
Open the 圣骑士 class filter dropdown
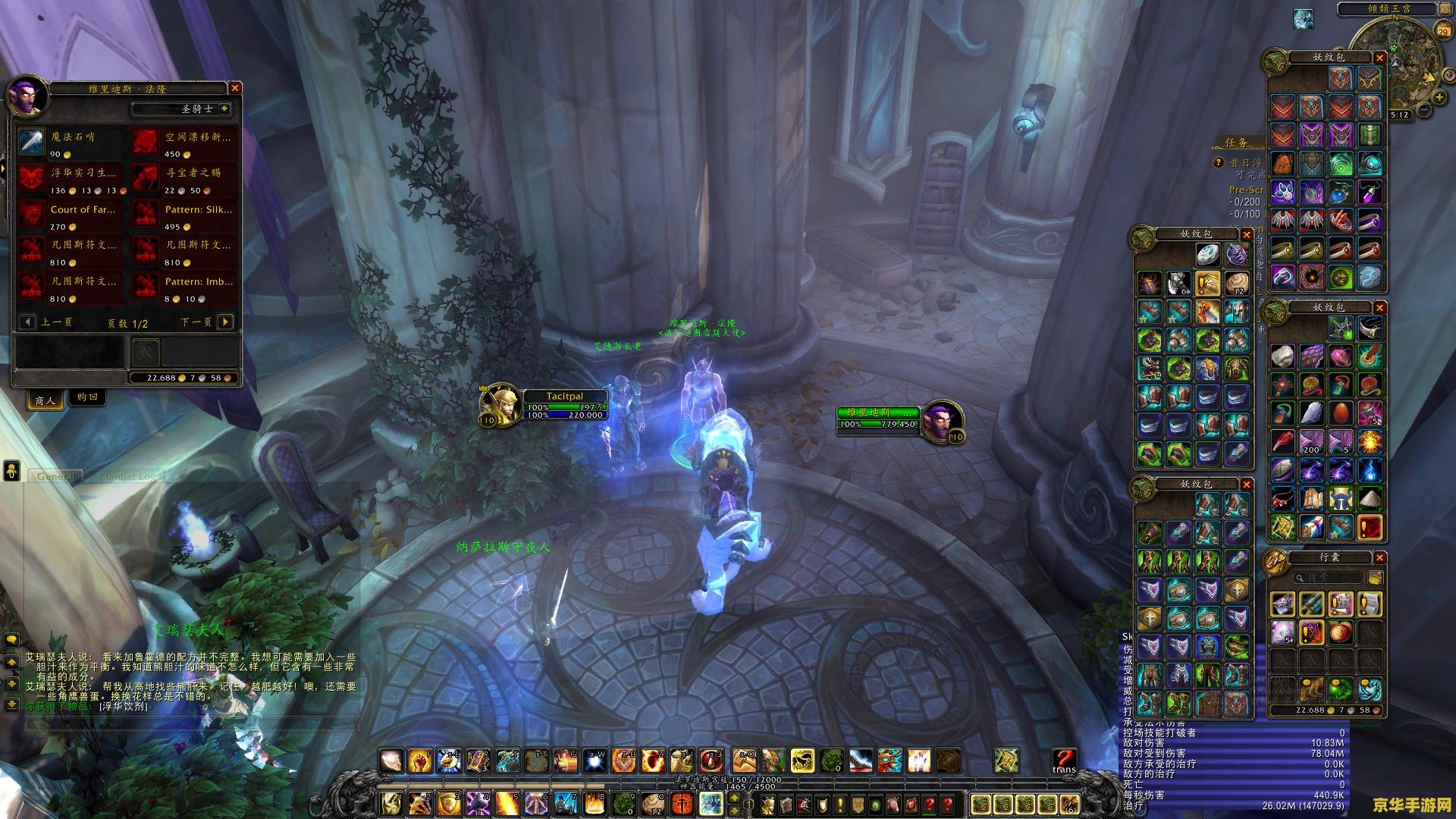(x=224, y=109)
